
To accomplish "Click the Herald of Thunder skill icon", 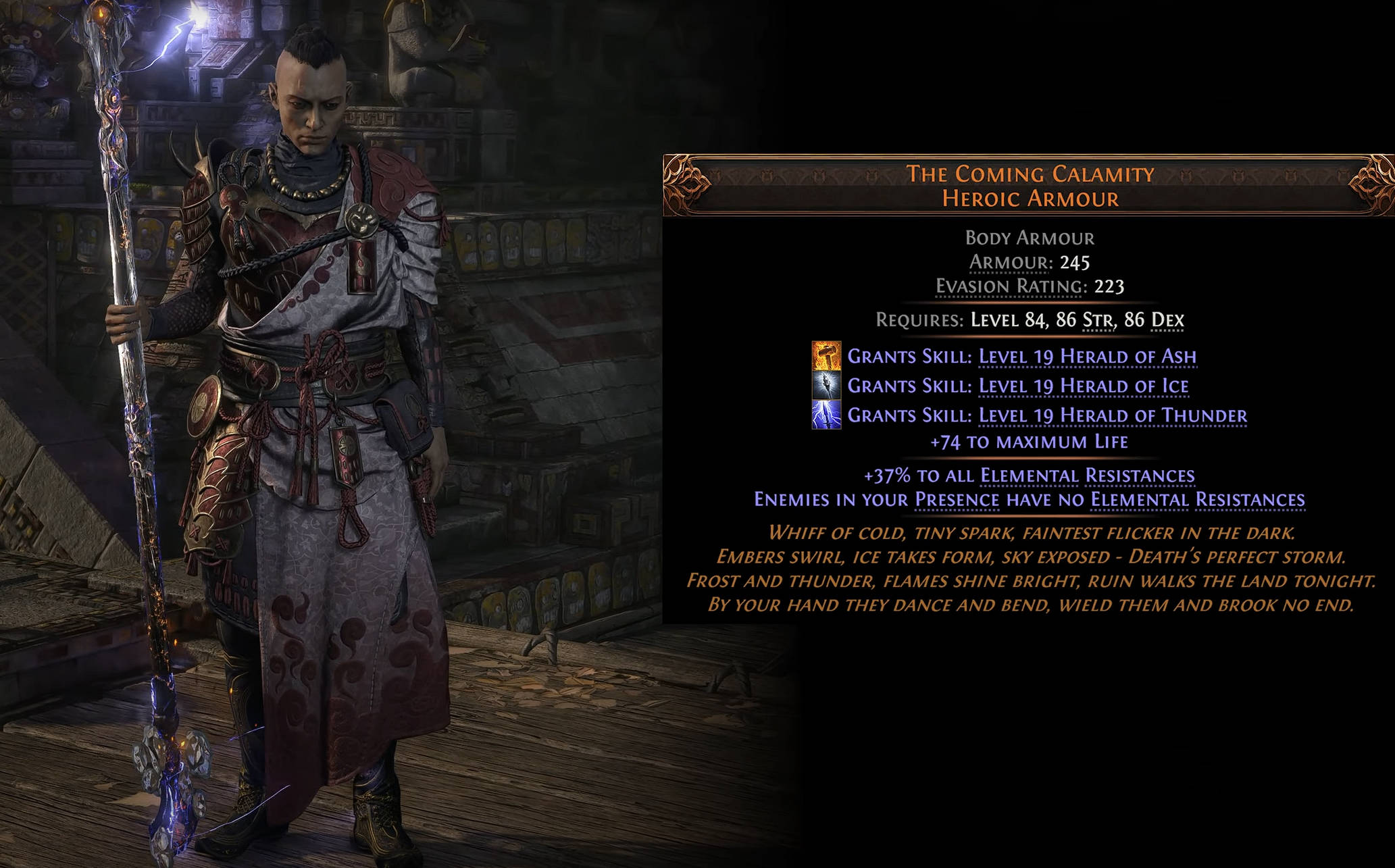I will click(826, 415).
